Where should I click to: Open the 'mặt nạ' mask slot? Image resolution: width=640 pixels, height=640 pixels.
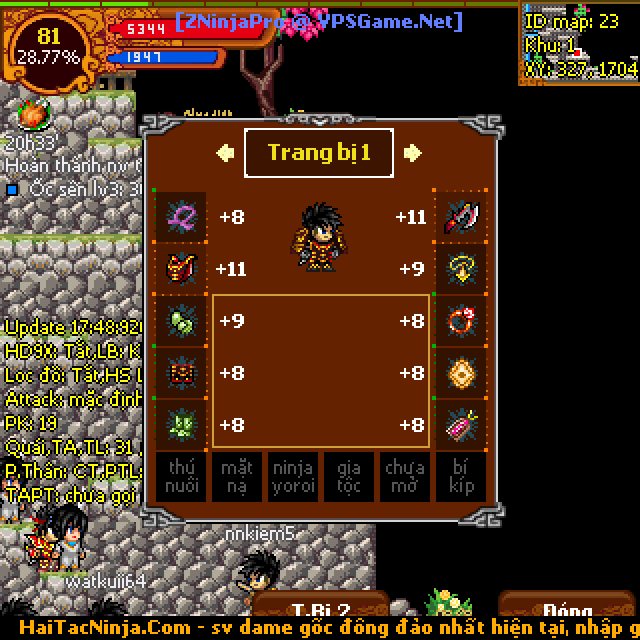coord(237,477)
